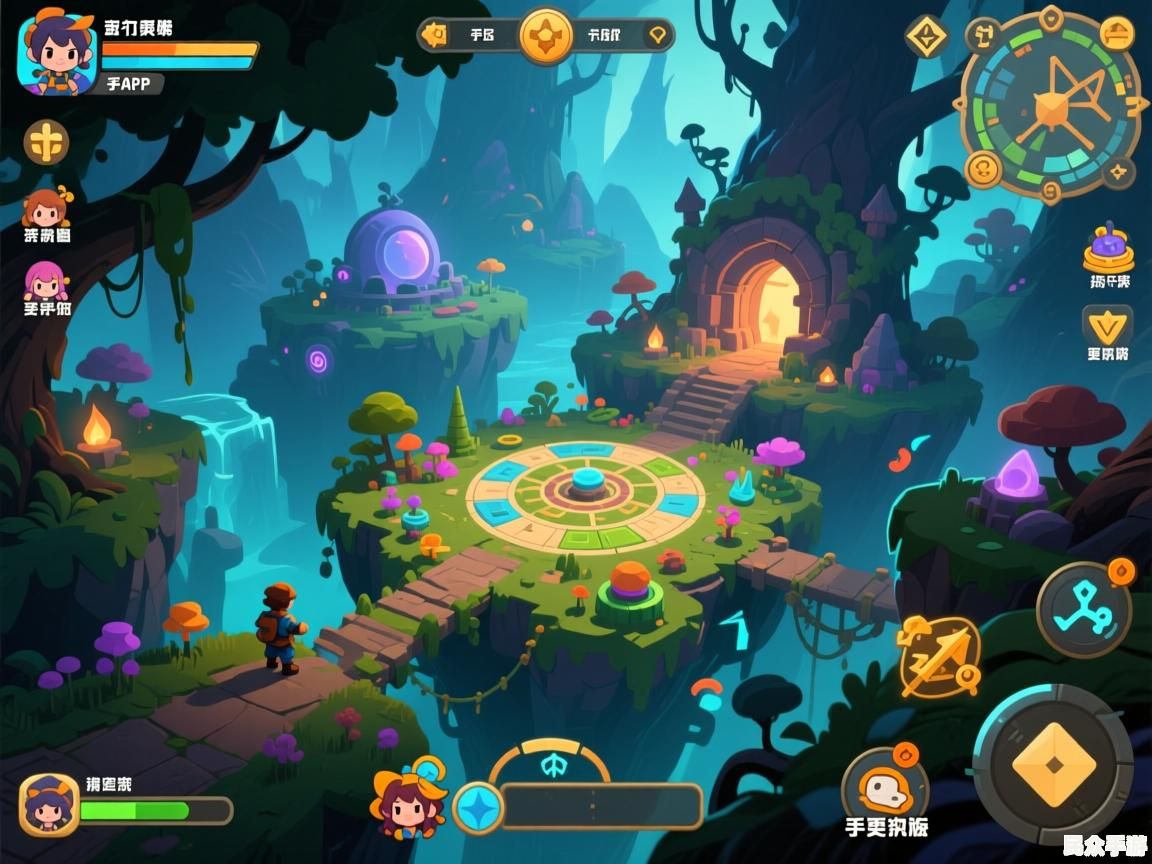Tap the large yellow diamond action button
1152x864 pixels.
coord(1051,765)
